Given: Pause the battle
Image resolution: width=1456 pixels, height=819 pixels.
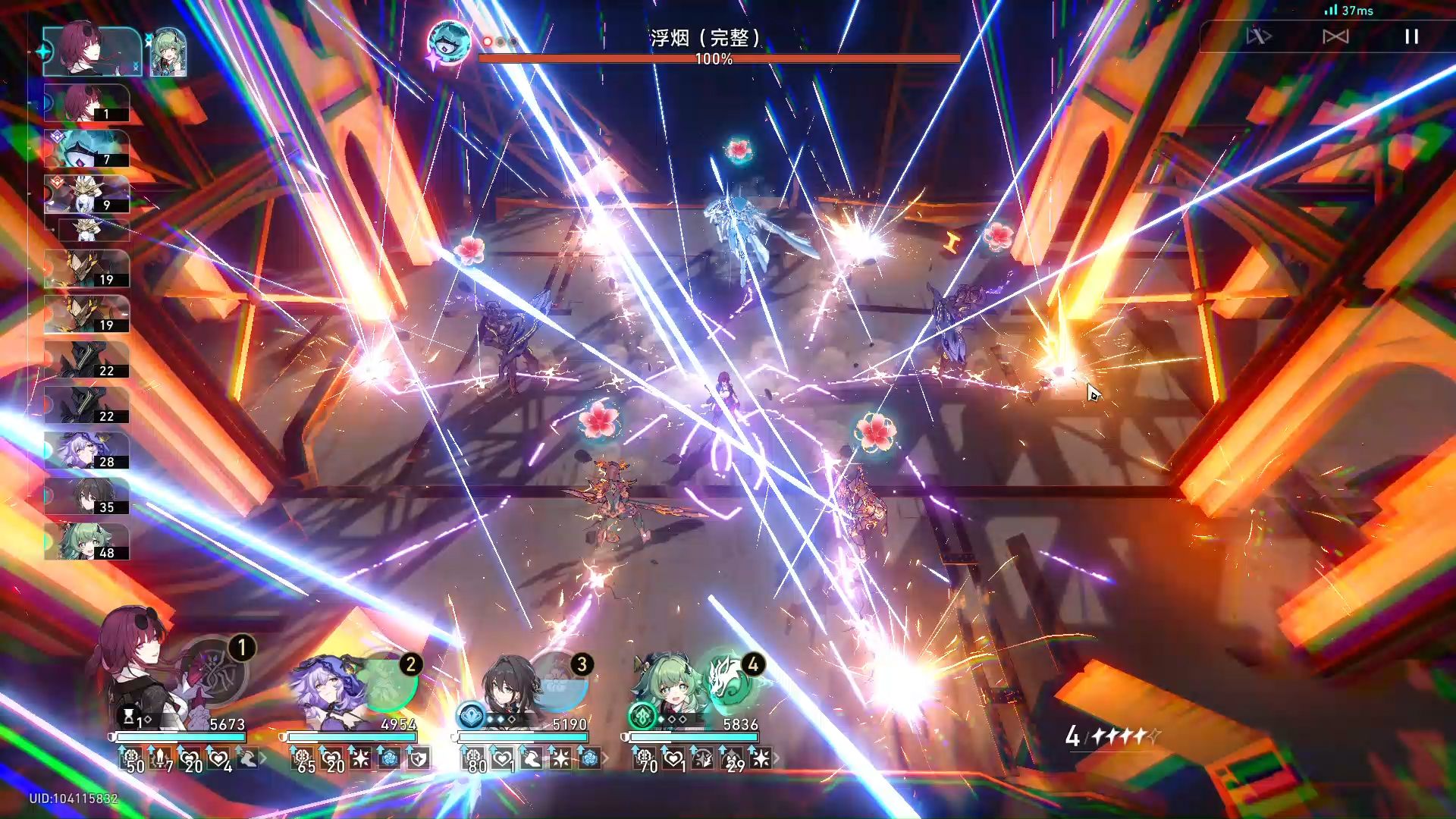Looking at the screenshot, I should (1411, 36).
